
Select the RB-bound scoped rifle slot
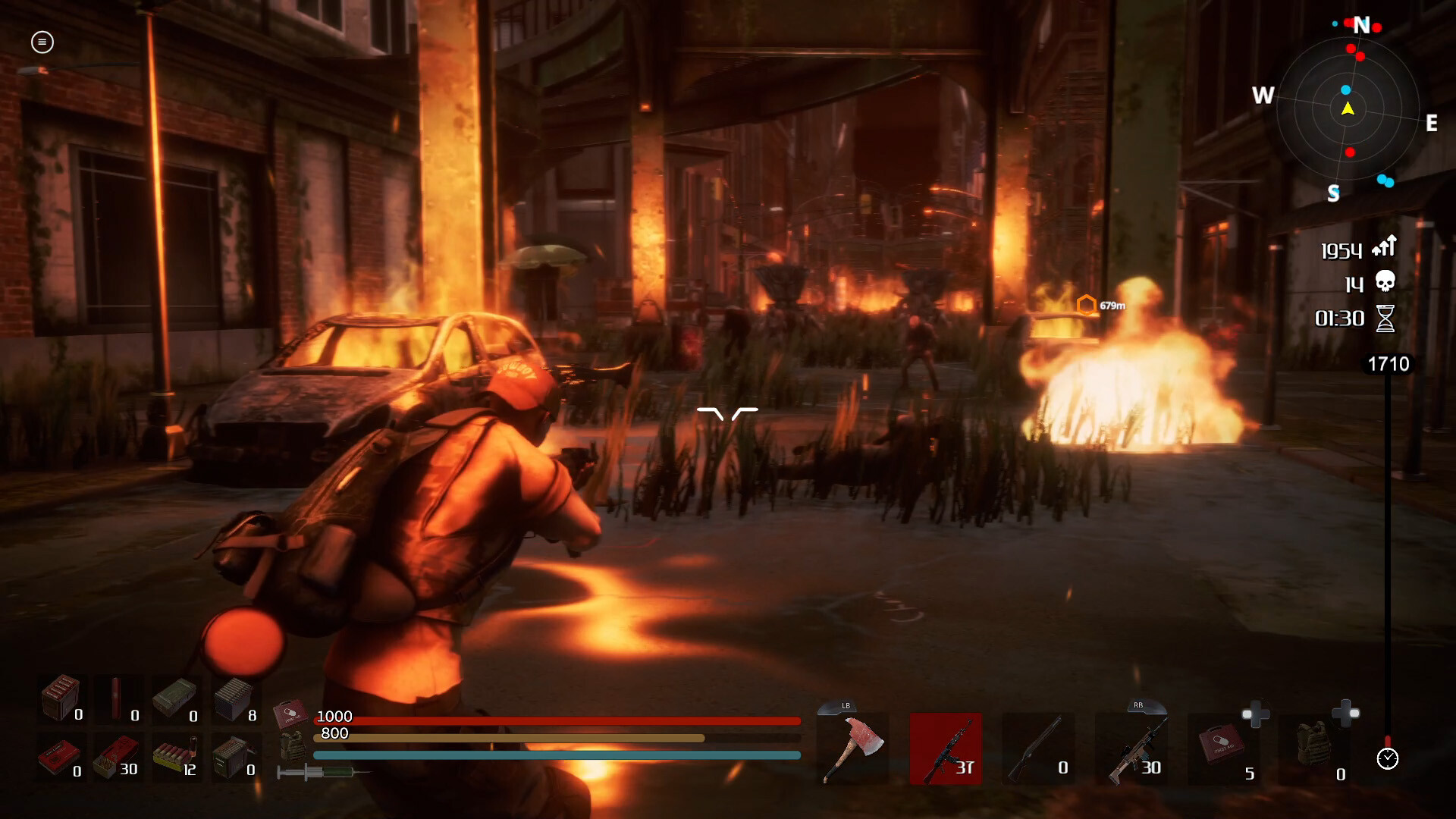1135,747
